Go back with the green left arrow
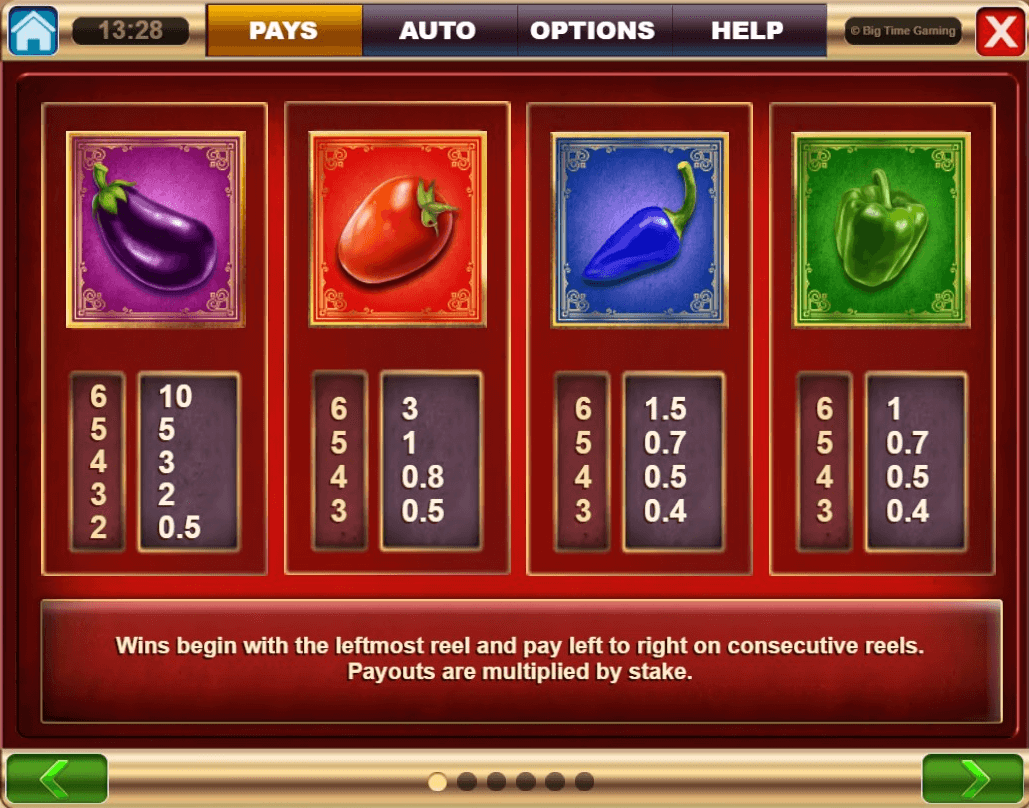This screenshot has width=1029, height=808. pos(56,779)
